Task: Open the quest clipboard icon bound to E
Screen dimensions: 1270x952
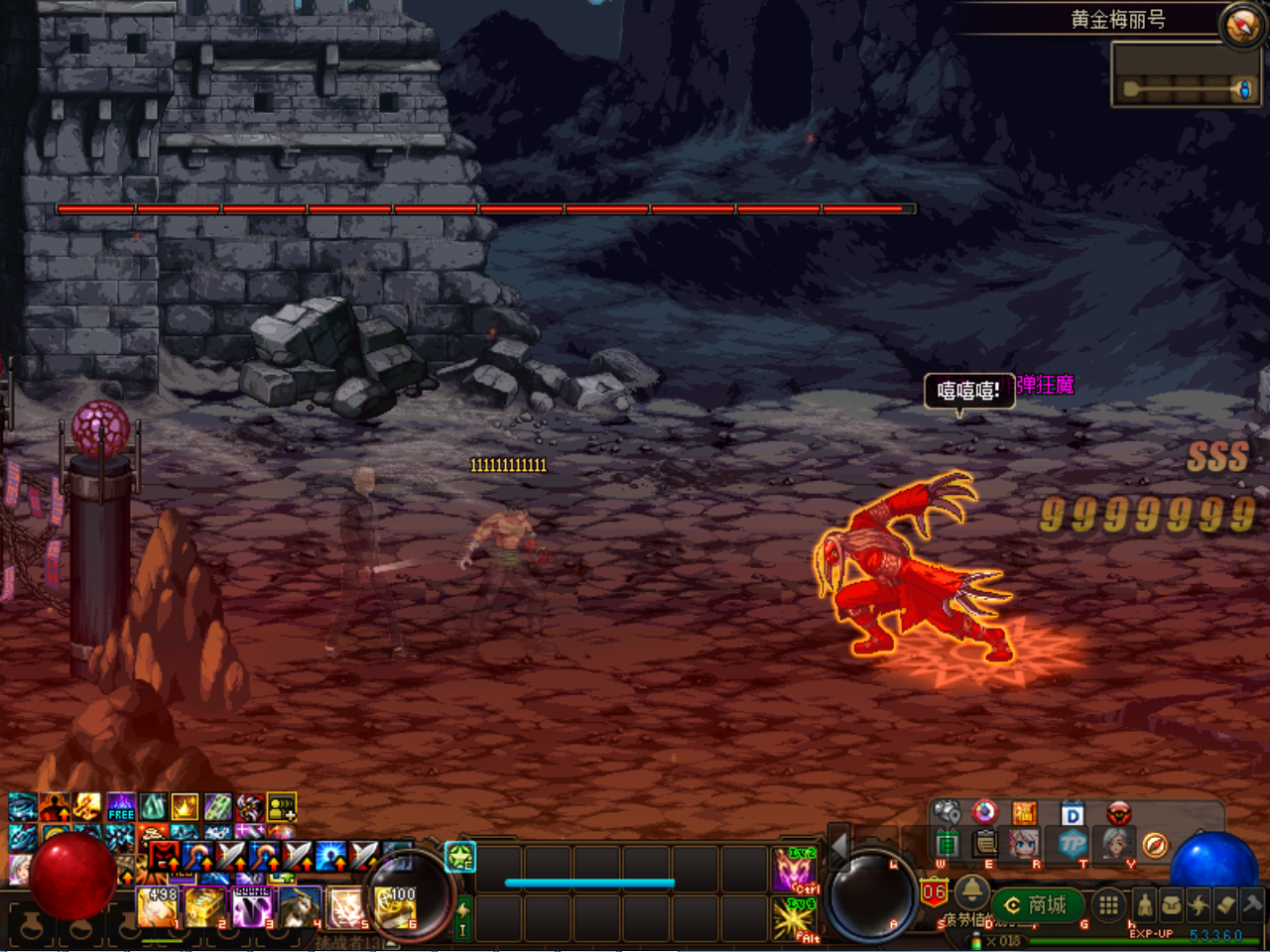Action: [983, 845]
